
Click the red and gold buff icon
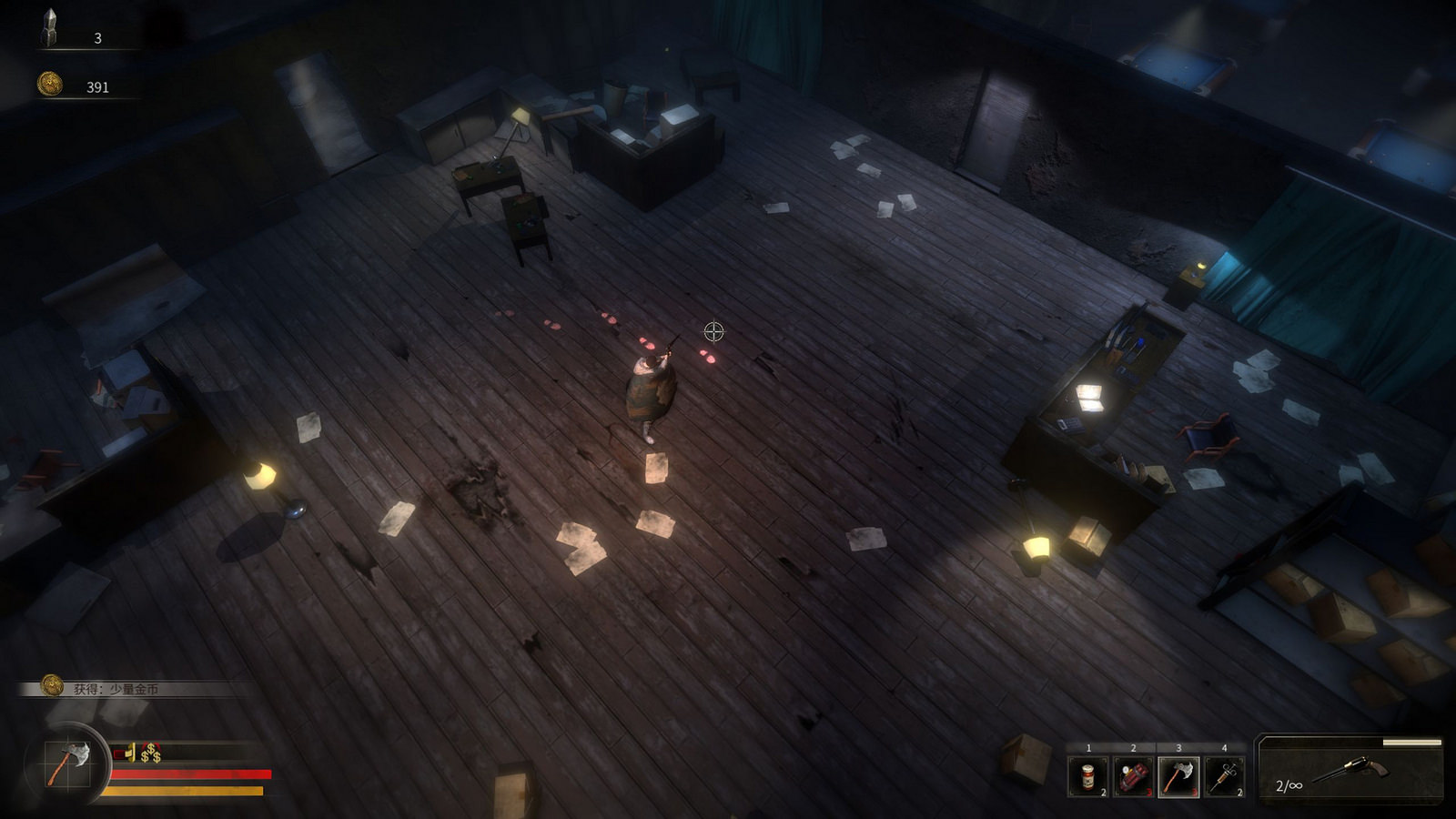pyautogui.click(x=126, y=753)
